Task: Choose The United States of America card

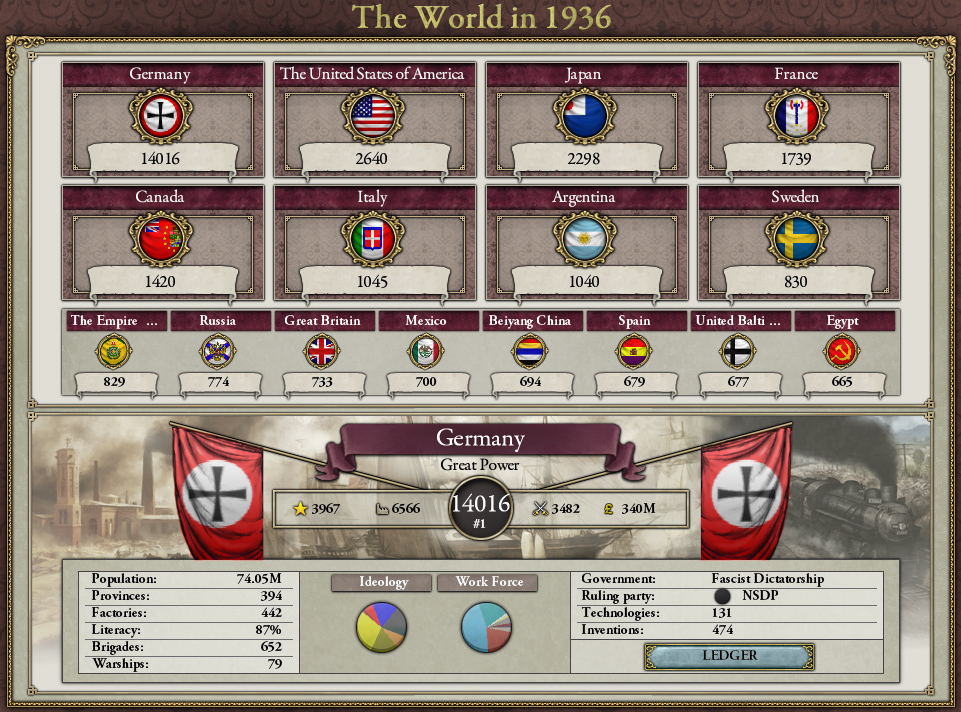Action: [372, 119]
